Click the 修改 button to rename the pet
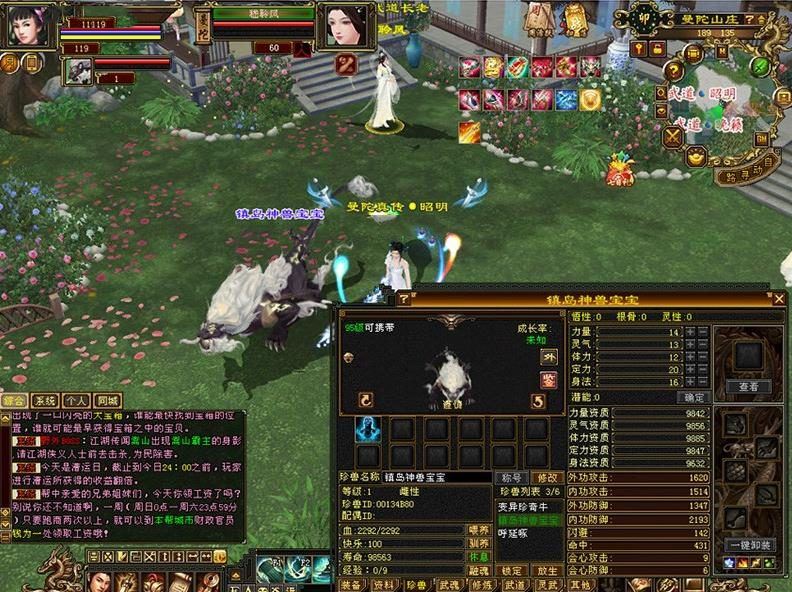This screenshot has height=592, width=792. click(547, 478)
